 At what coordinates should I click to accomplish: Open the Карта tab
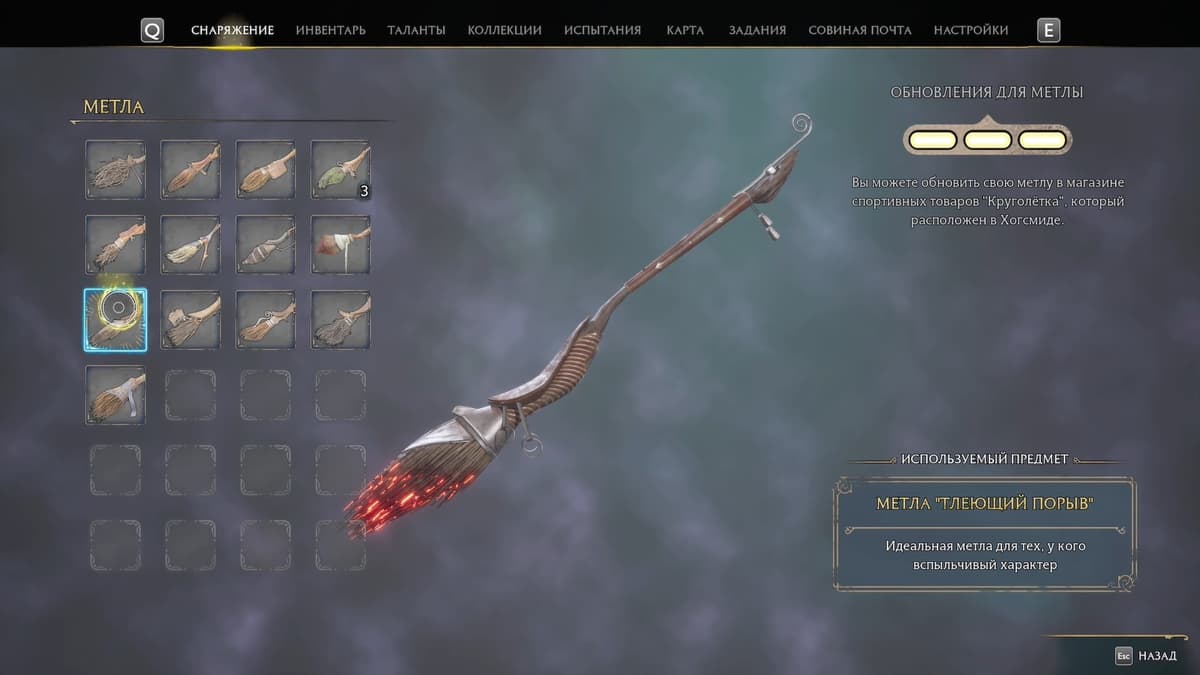pyautogui.click(x=684, y=30)
